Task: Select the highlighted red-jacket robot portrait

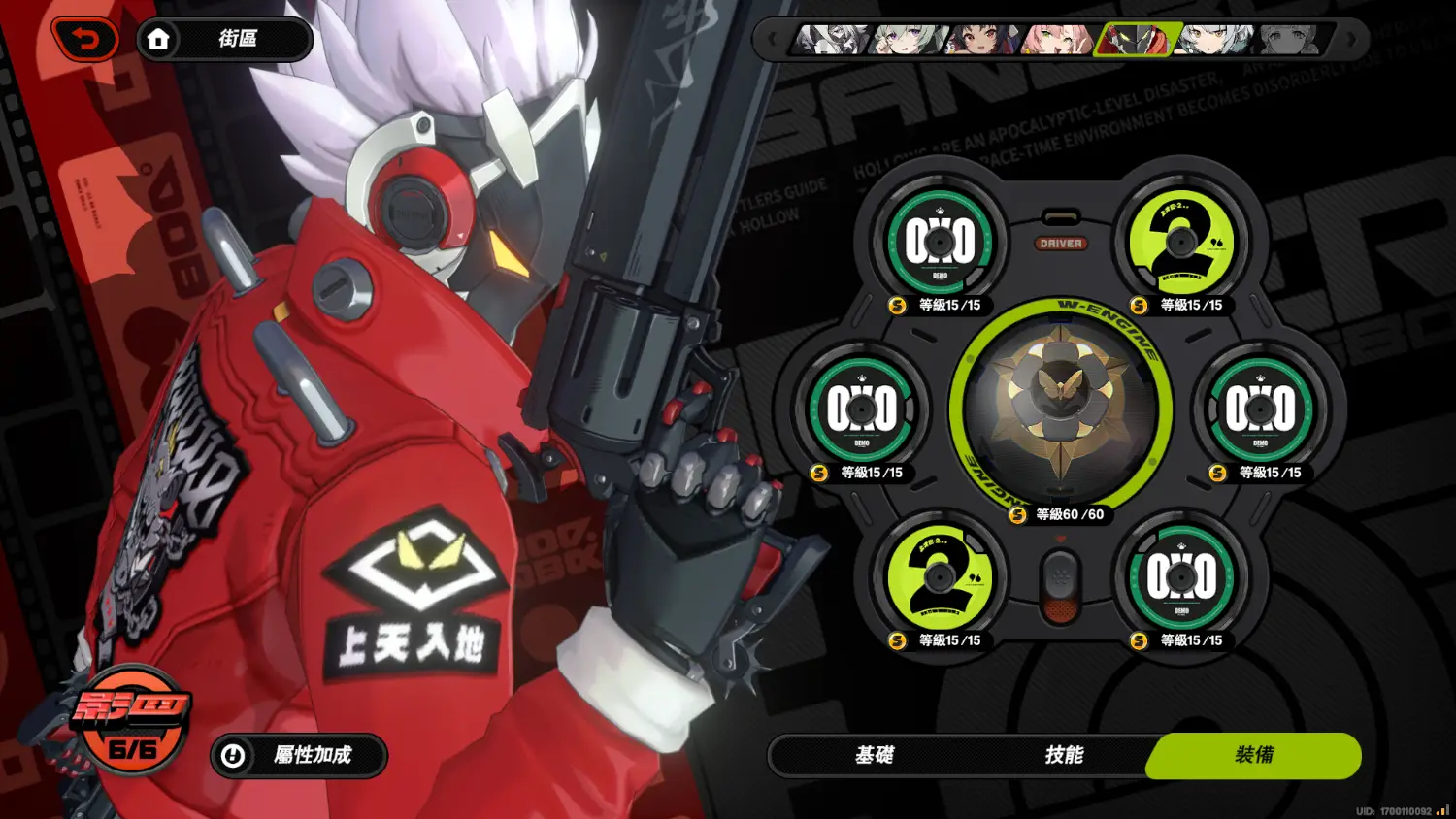Action: point(1136,40)
